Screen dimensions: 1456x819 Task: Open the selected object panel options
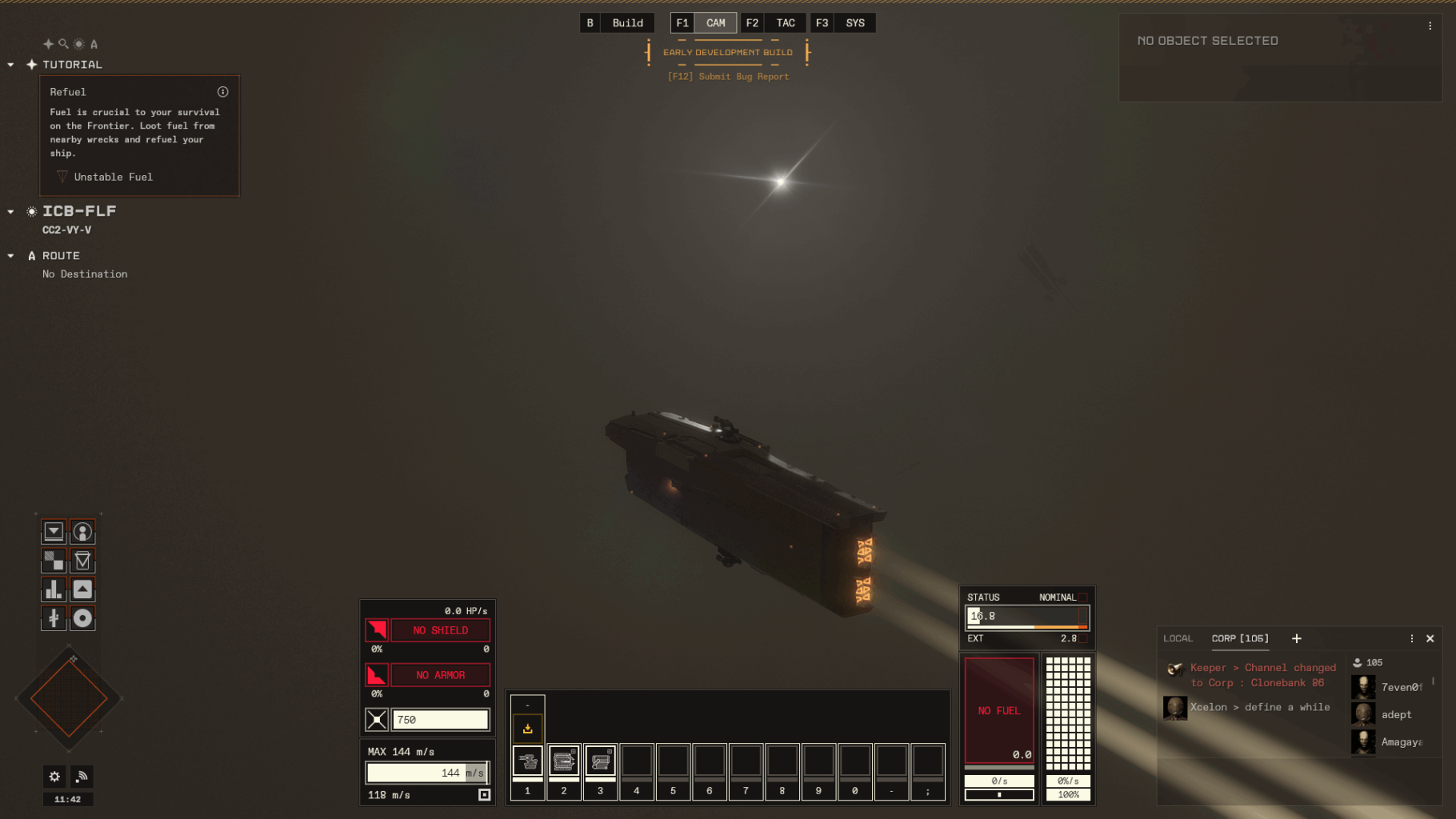1430,26
